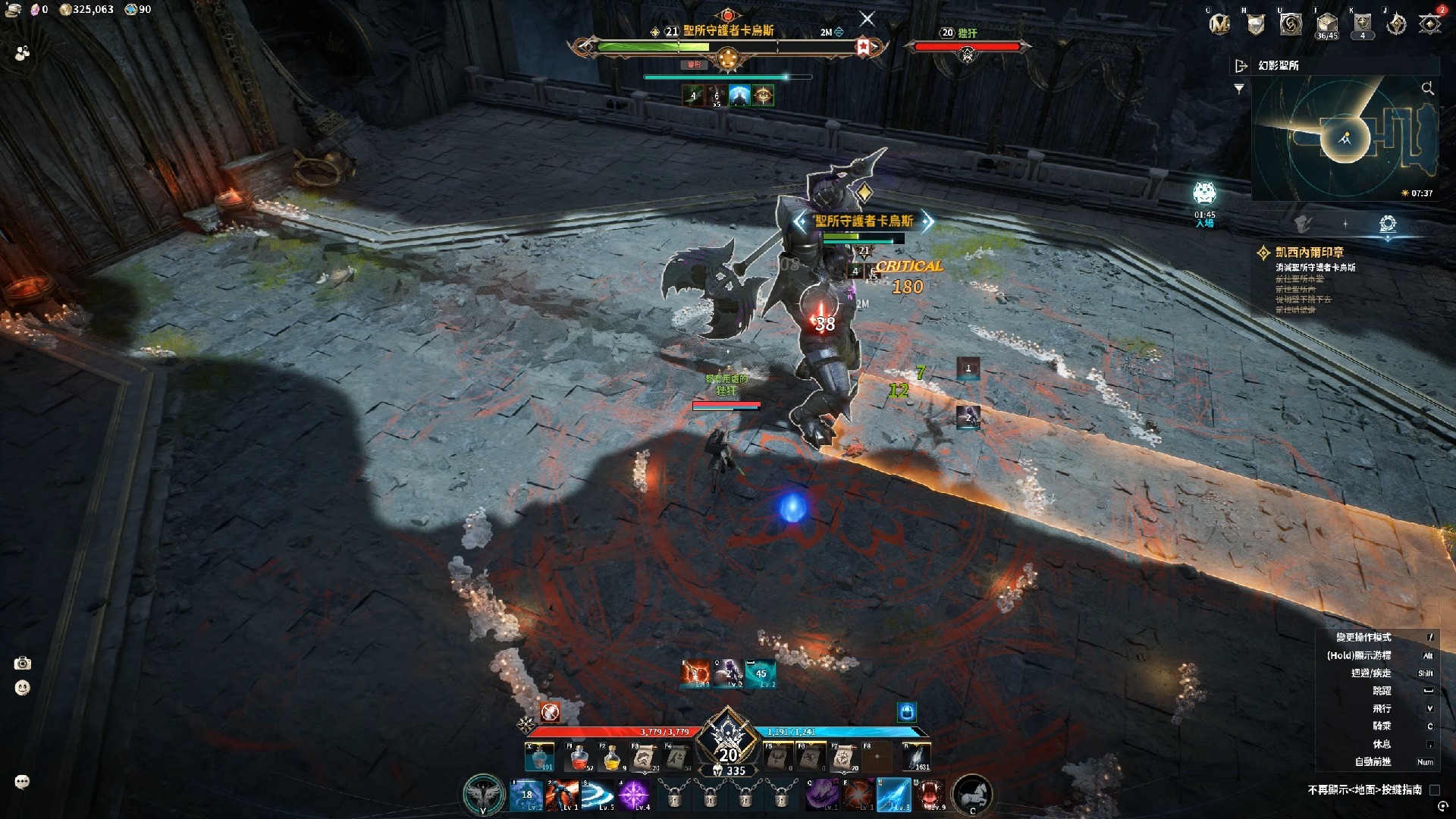Exit the dungeon via the door-arrow button

1241,66
